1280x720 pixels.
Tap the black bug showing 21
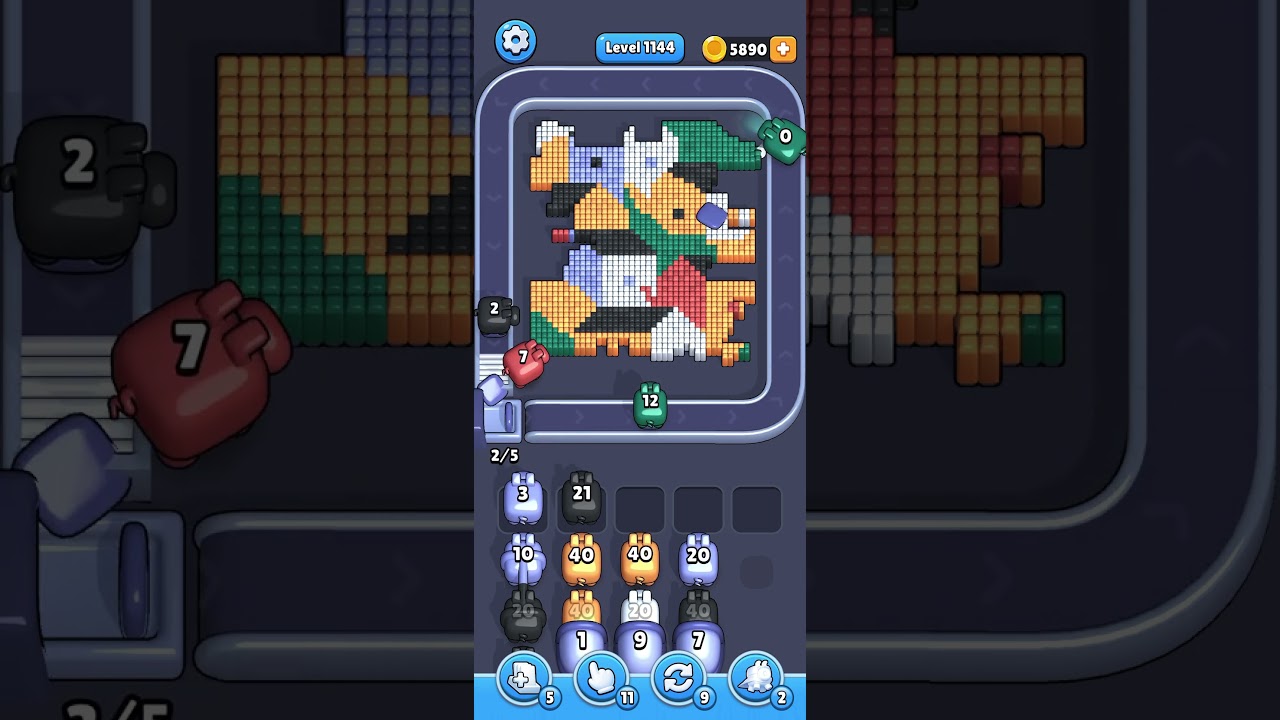[583, 492]
